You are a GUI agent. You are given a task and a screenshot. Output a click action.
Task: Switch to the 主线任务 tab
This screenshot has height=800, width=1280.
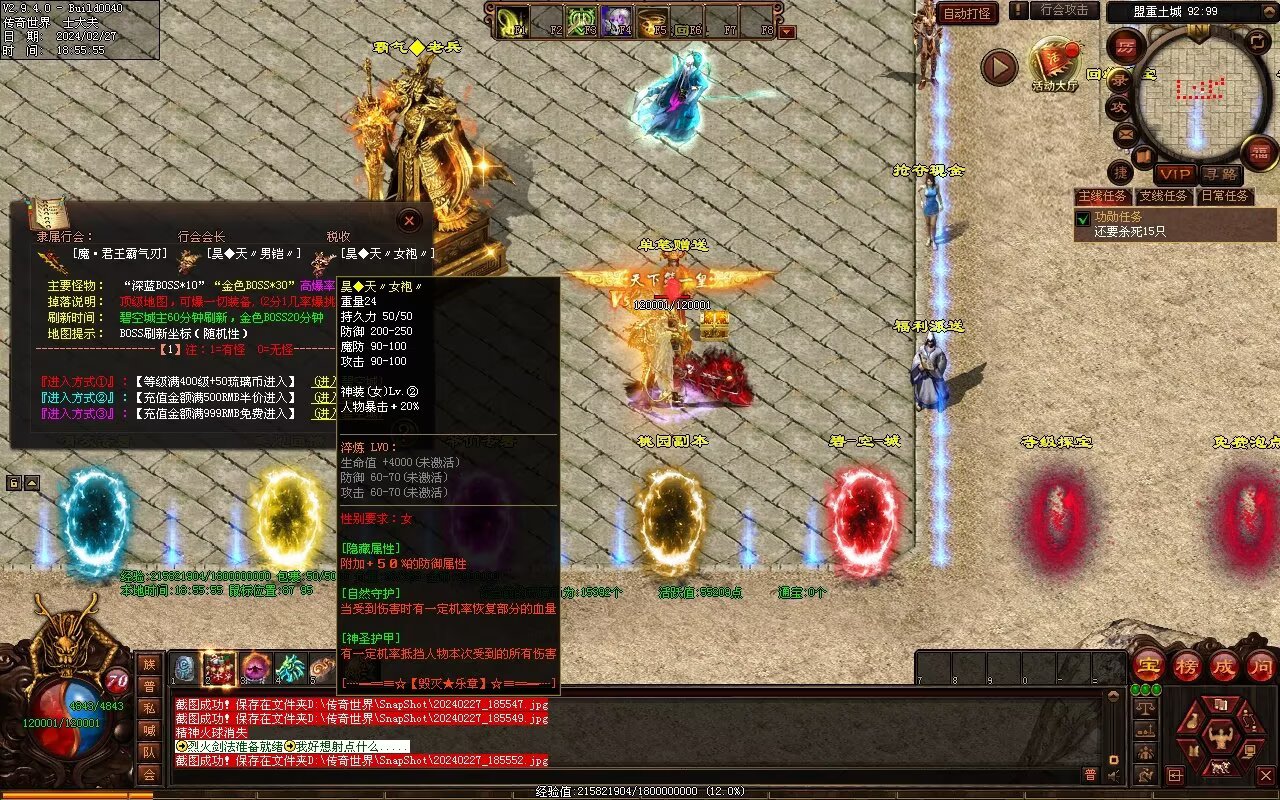pos(1102,196)
